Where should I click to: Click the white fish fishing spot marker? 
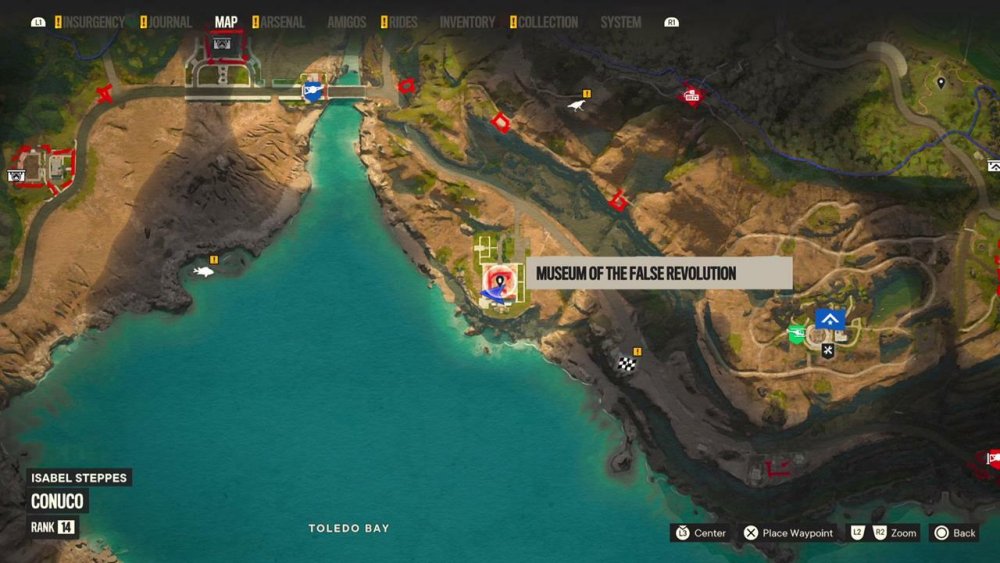click(x=204, y=271)
